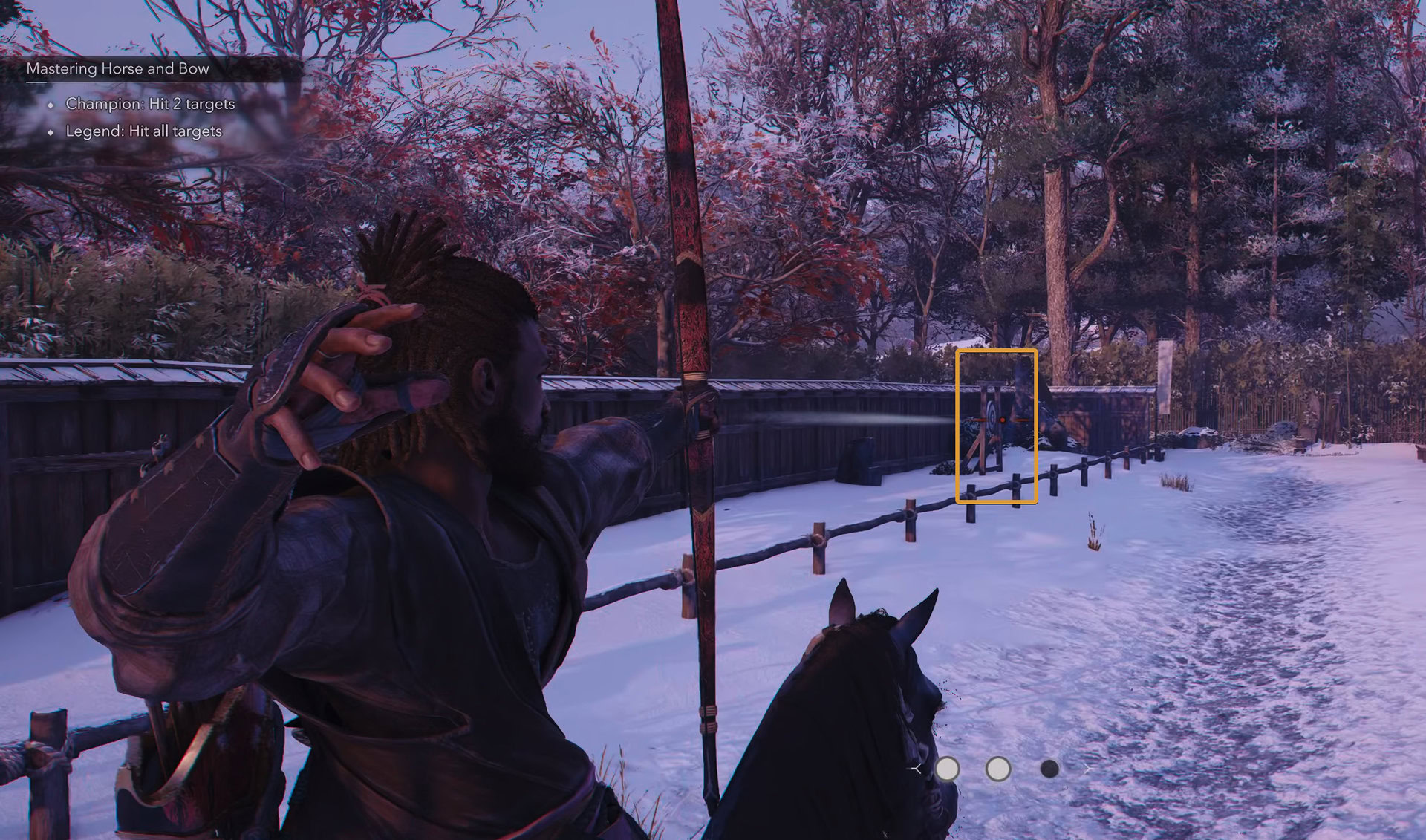Click the diamond marker beside Legend objective
Screen dimensions: 1426x840
pyautogui.click(x=51, y=133)
